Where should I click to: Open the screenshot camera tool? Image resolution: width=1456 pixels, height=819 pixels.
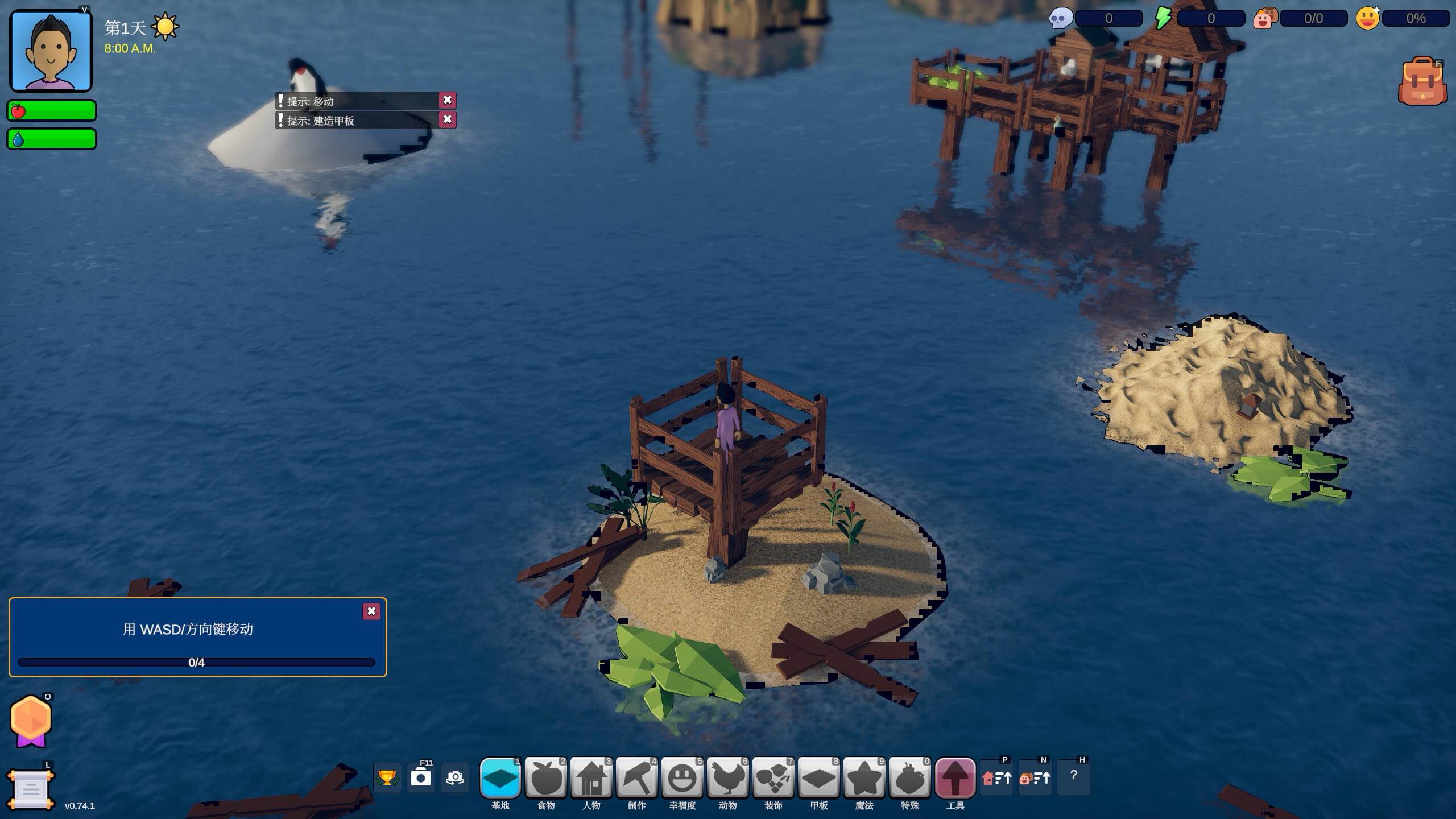coord(422,776)
